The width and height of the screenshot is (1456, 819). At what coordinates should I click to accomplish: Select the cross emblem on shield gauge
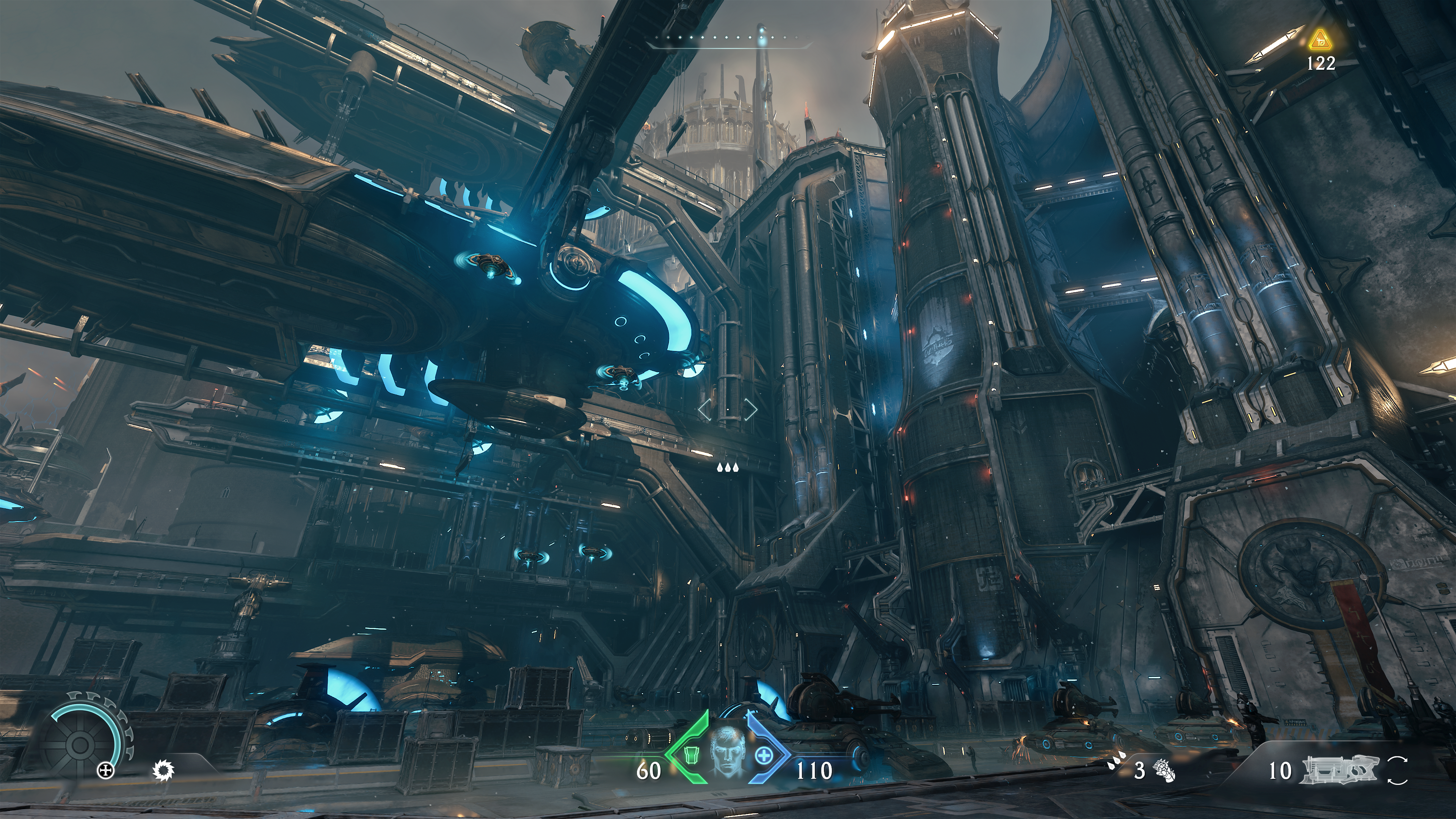click(x=106, y=770)
